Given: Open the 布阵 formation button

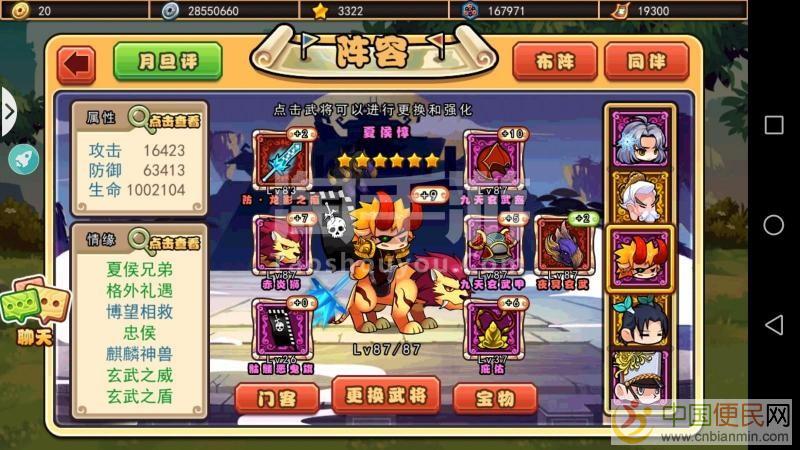Looking at the screenshot, I should (x=554, y=62).
